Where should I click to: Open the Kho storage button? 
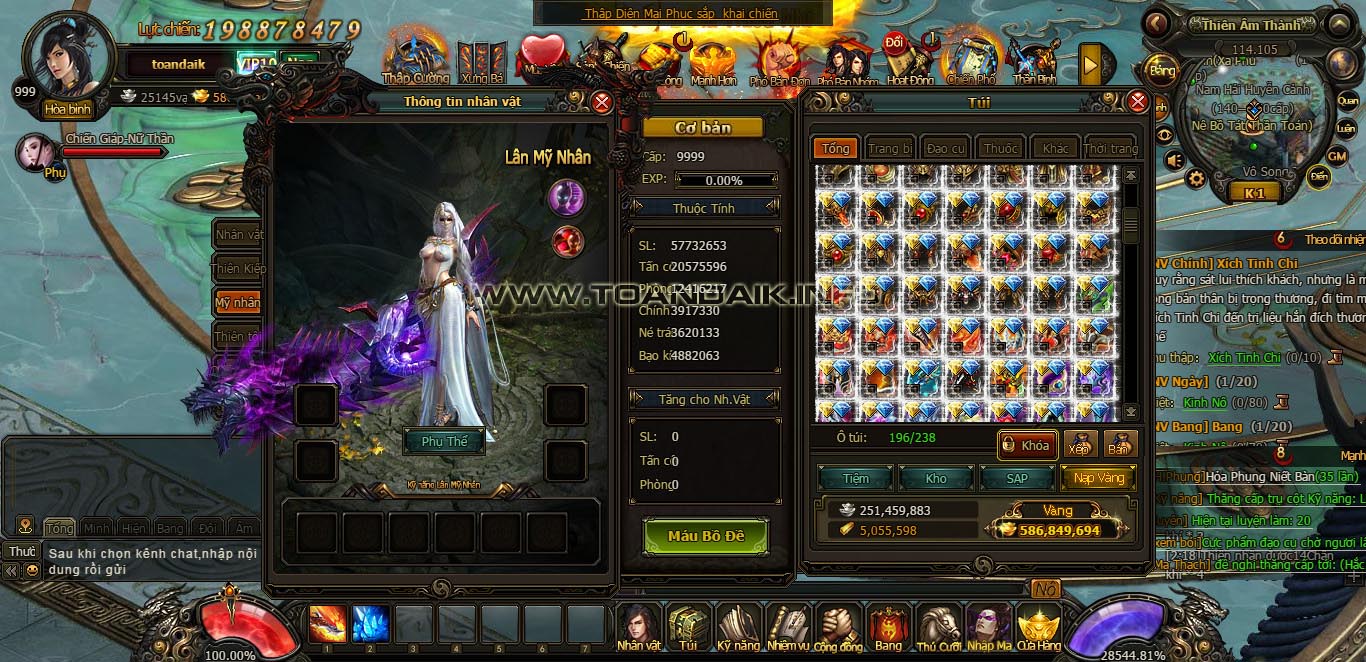pyautogui.click(x=936, y=478)
